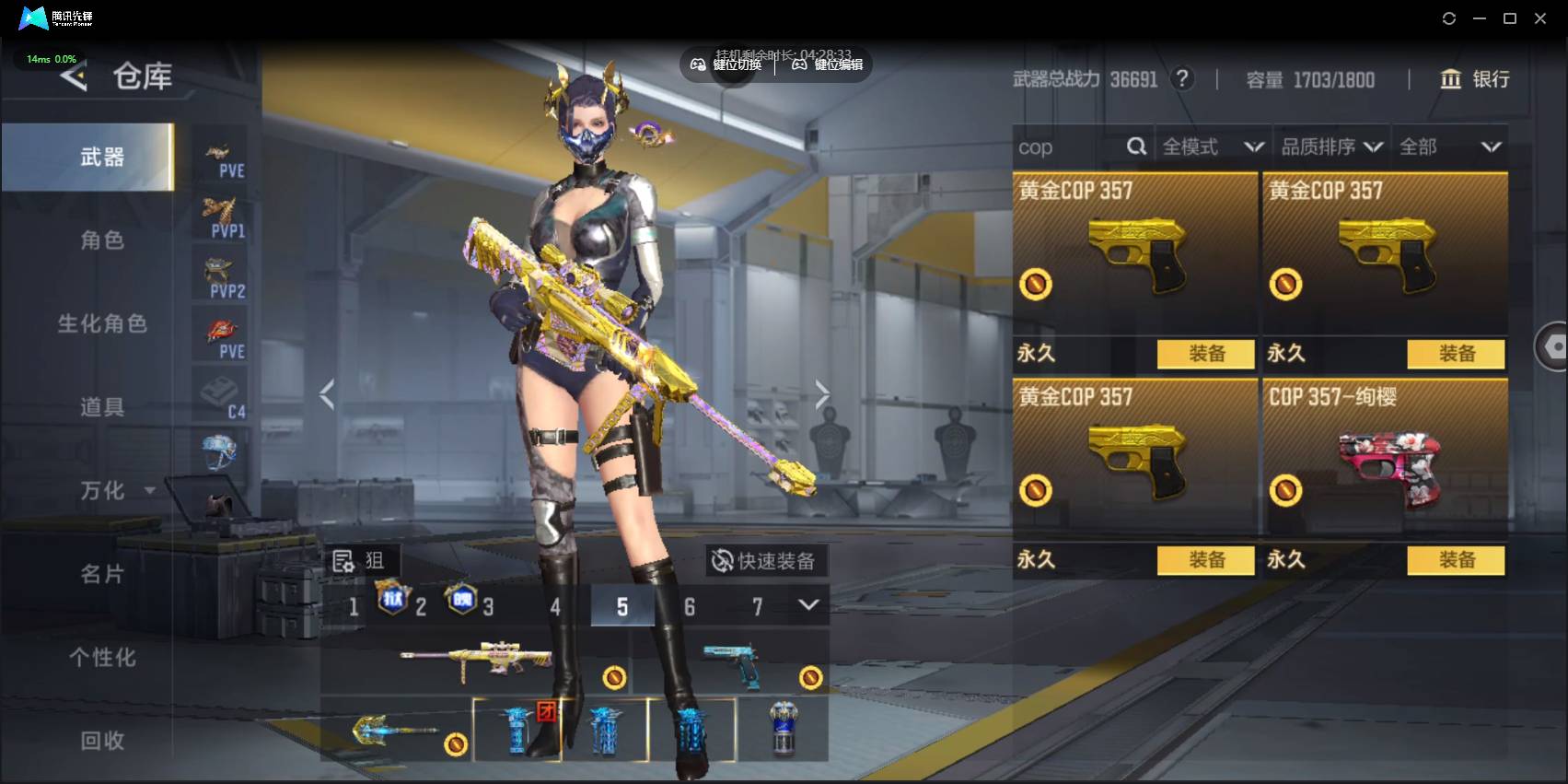The width and height of the screenshot is (1568, 784).
Task: Equip the COP 357-绚樱 pistol
Action: [x=1456, y=560]
